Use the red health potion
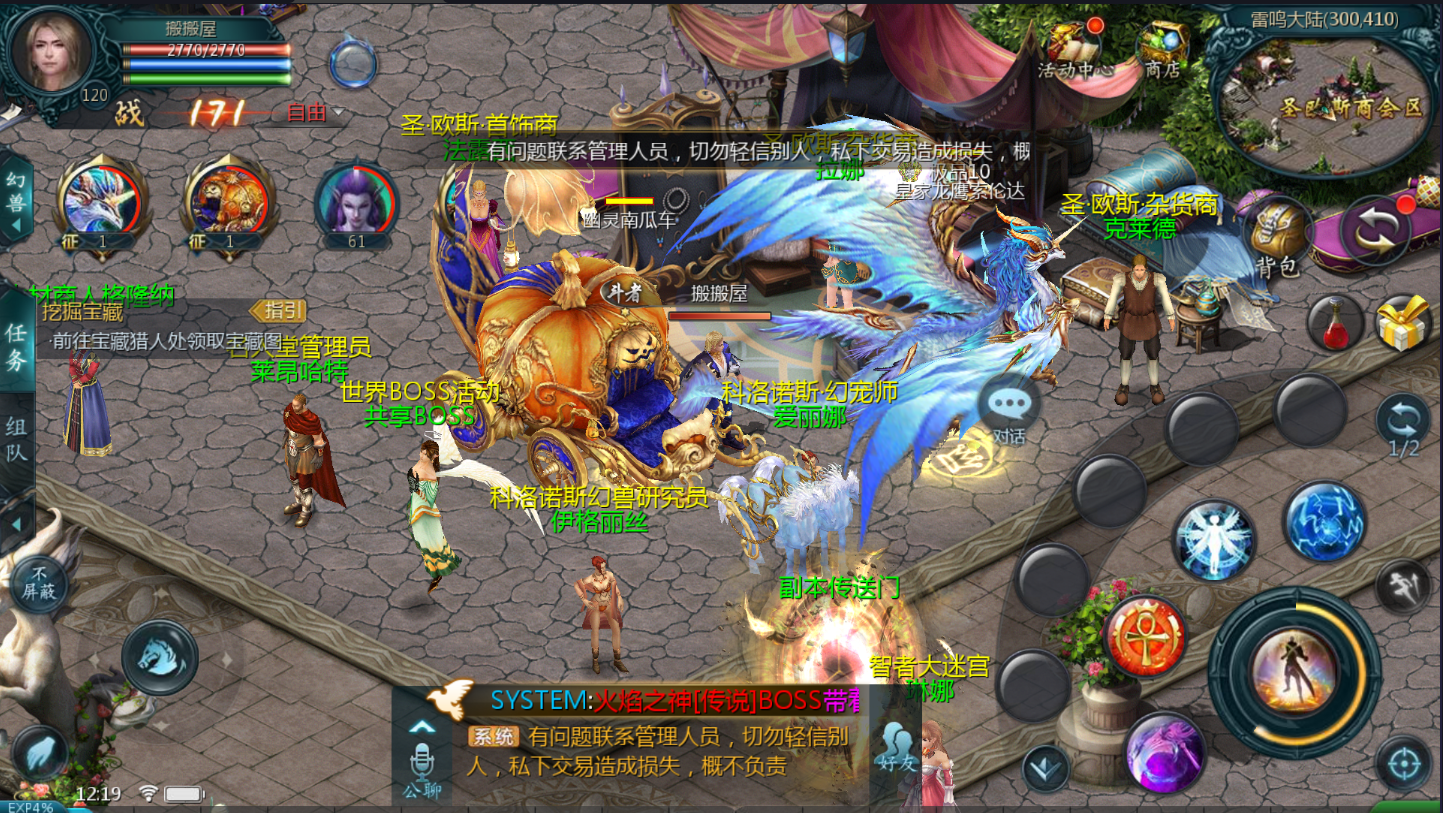Screen dimensions: 1443x813 pyautogui.click(x=1337, y=323)
